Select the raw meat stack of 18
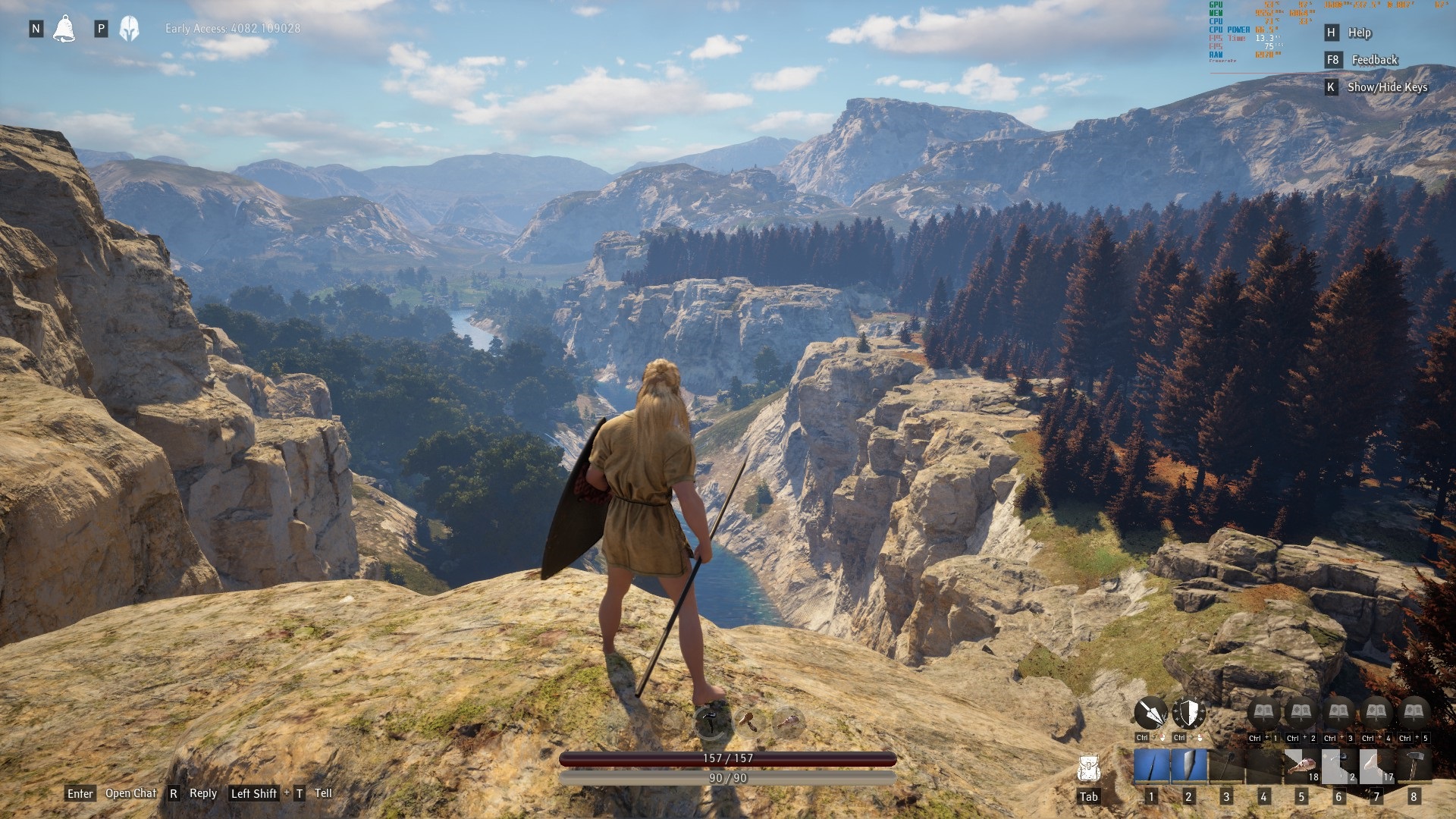The width and height of the screenshot is (1456, 819). pos(1301,766)
